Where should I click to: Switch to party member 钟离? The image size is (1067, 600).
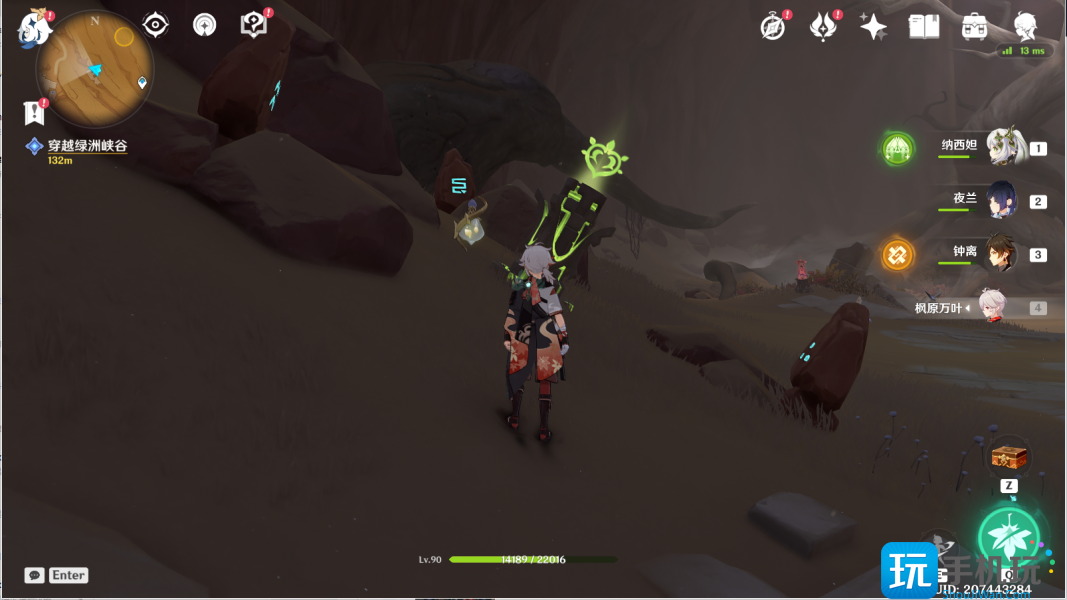[1002, 254]
